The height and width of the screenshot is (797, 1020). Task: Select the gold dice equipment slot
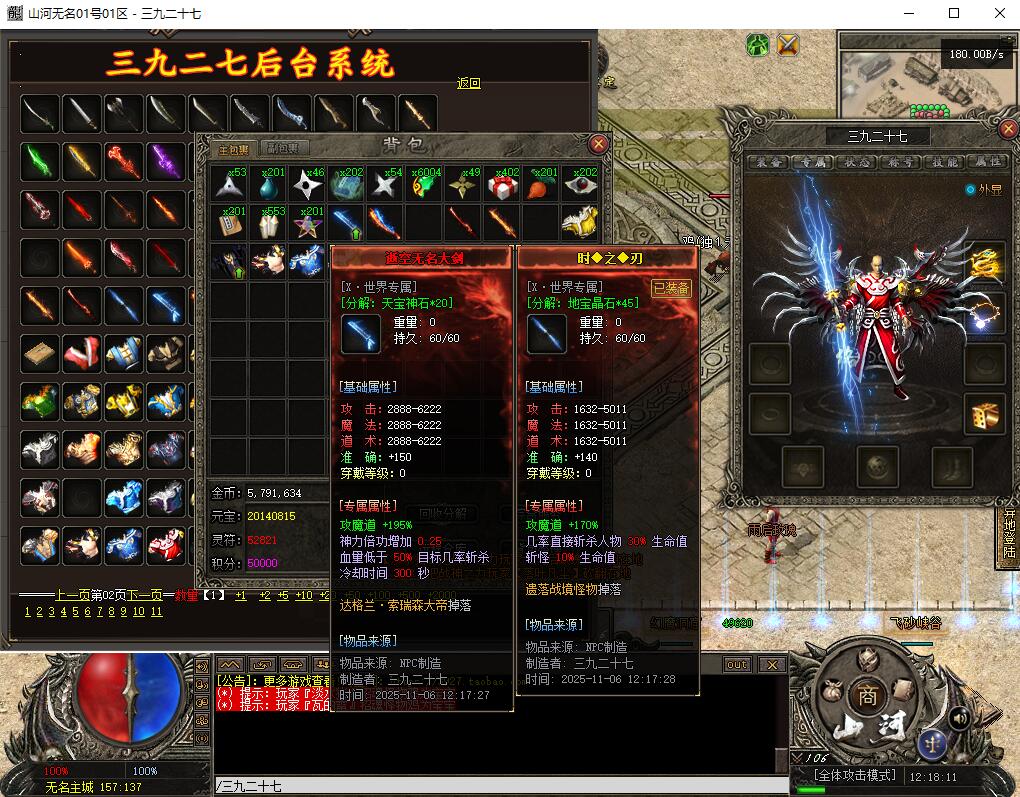pyautogui.click(x=984, y=414)
